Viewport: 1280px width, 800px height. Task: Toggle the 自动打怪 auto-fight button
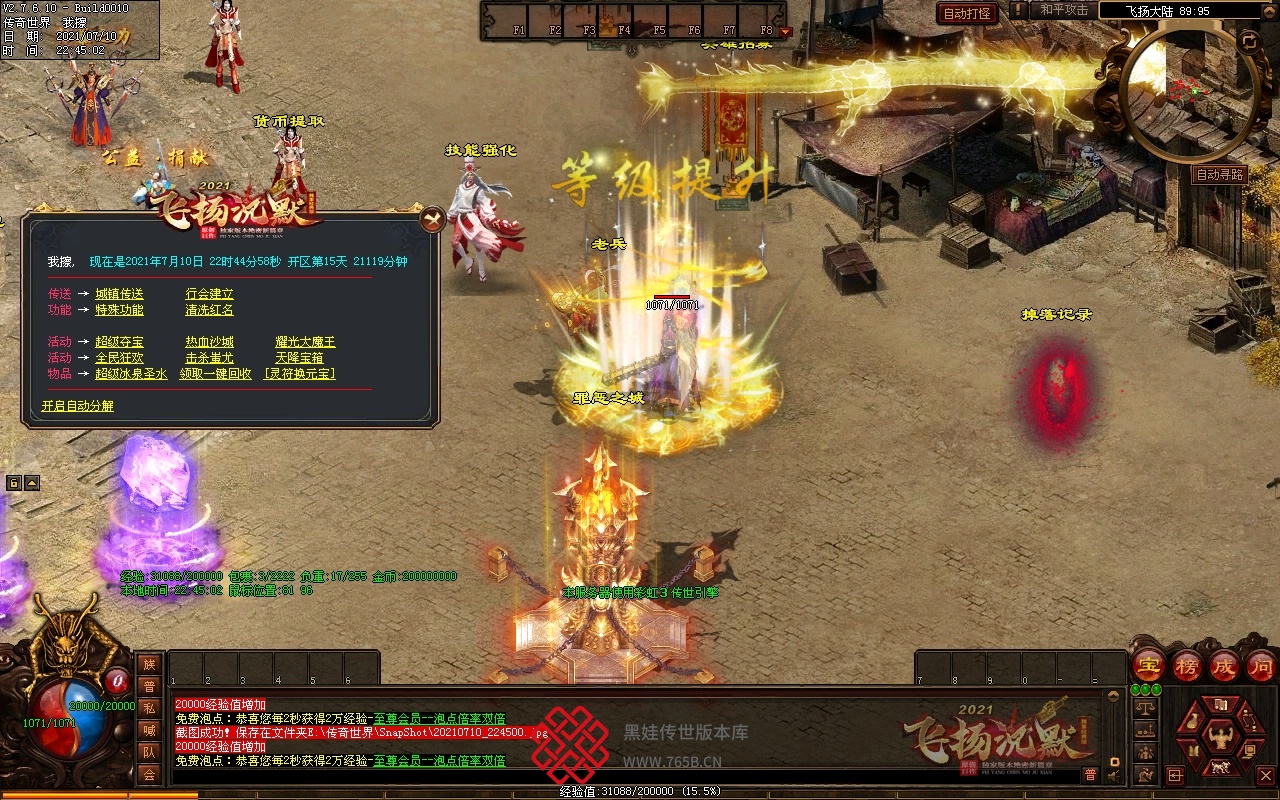coord(967,14)
